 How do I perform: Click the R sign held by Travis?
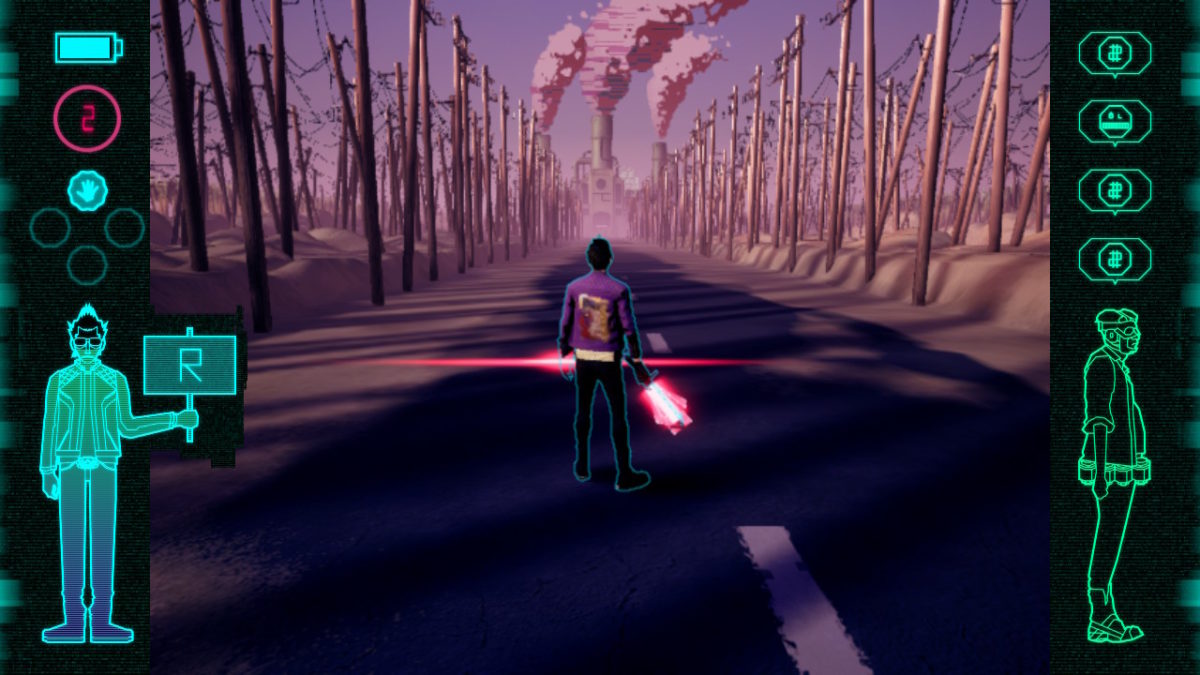(190, 365)
